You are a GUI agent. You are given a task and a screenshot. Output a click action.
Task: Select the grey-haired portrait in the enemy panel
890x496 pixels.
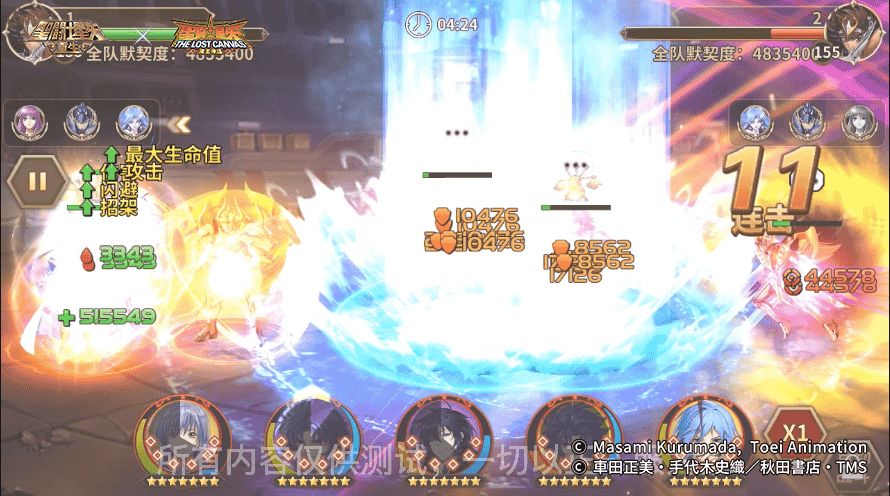pyautogui.click(x=856, y=122)
